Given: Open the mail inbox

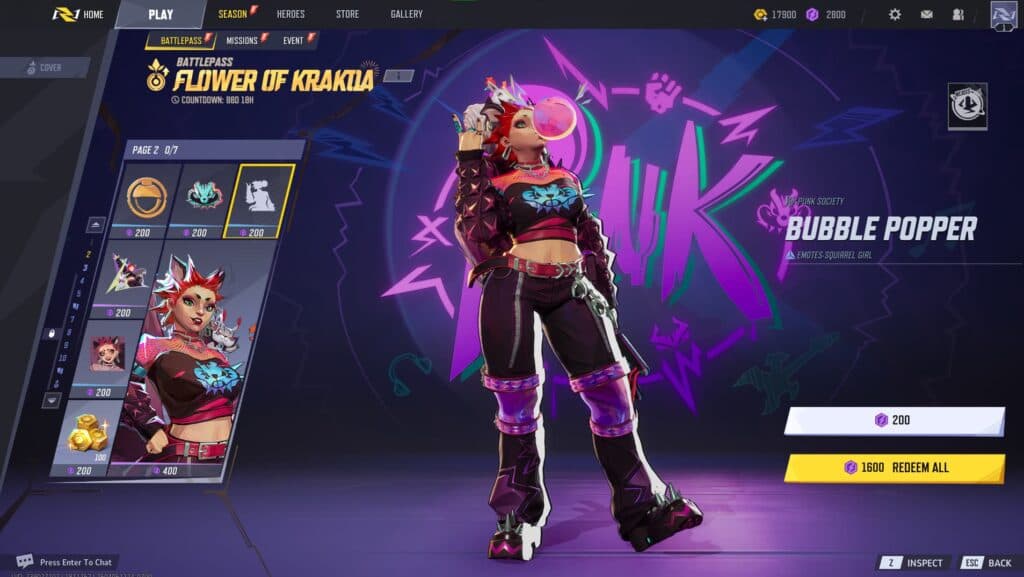Looking at the screenshot, I should point(927,14).
